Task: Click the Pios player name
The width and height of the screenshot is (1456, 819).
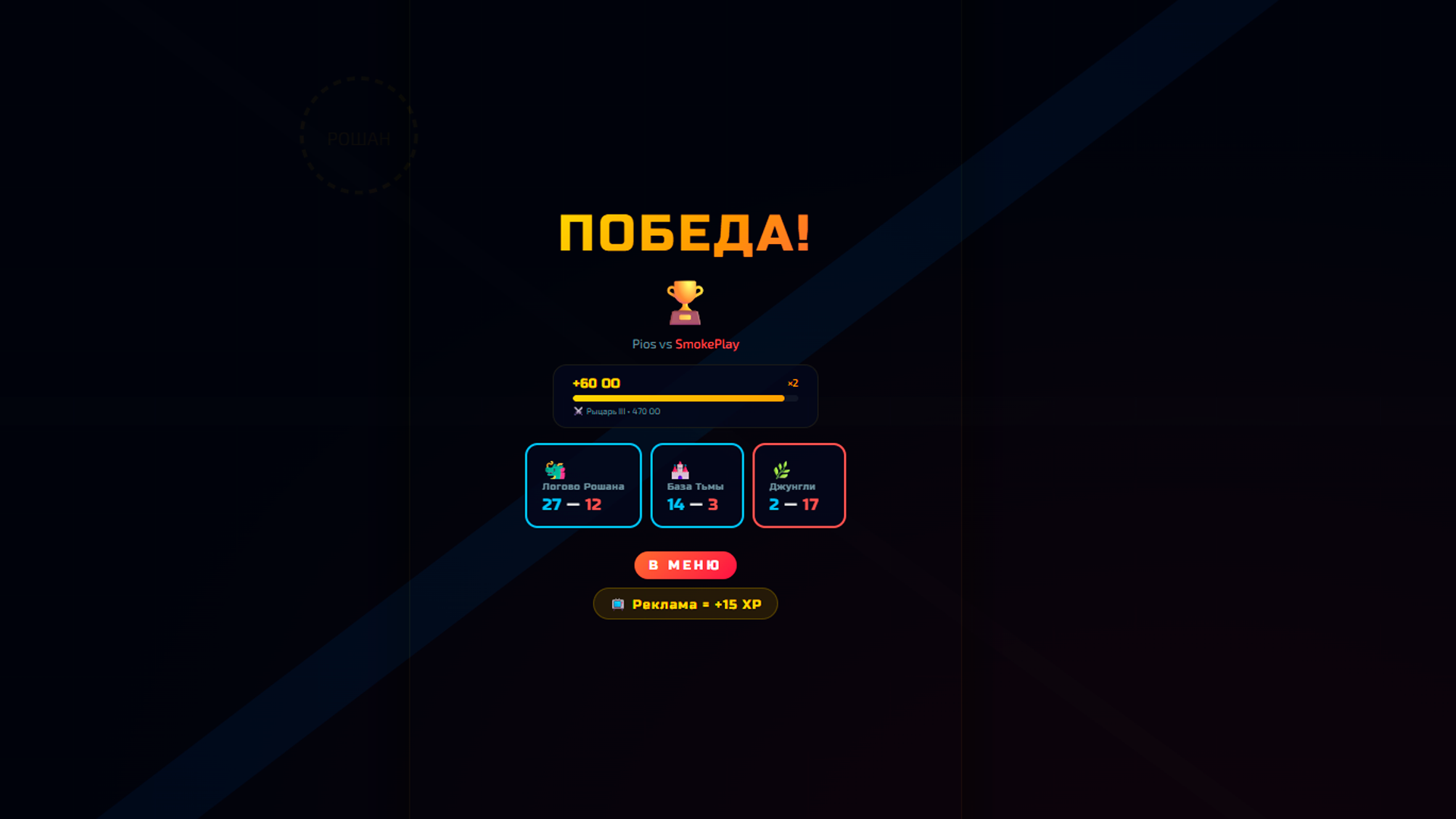Action: coord(644,344)
